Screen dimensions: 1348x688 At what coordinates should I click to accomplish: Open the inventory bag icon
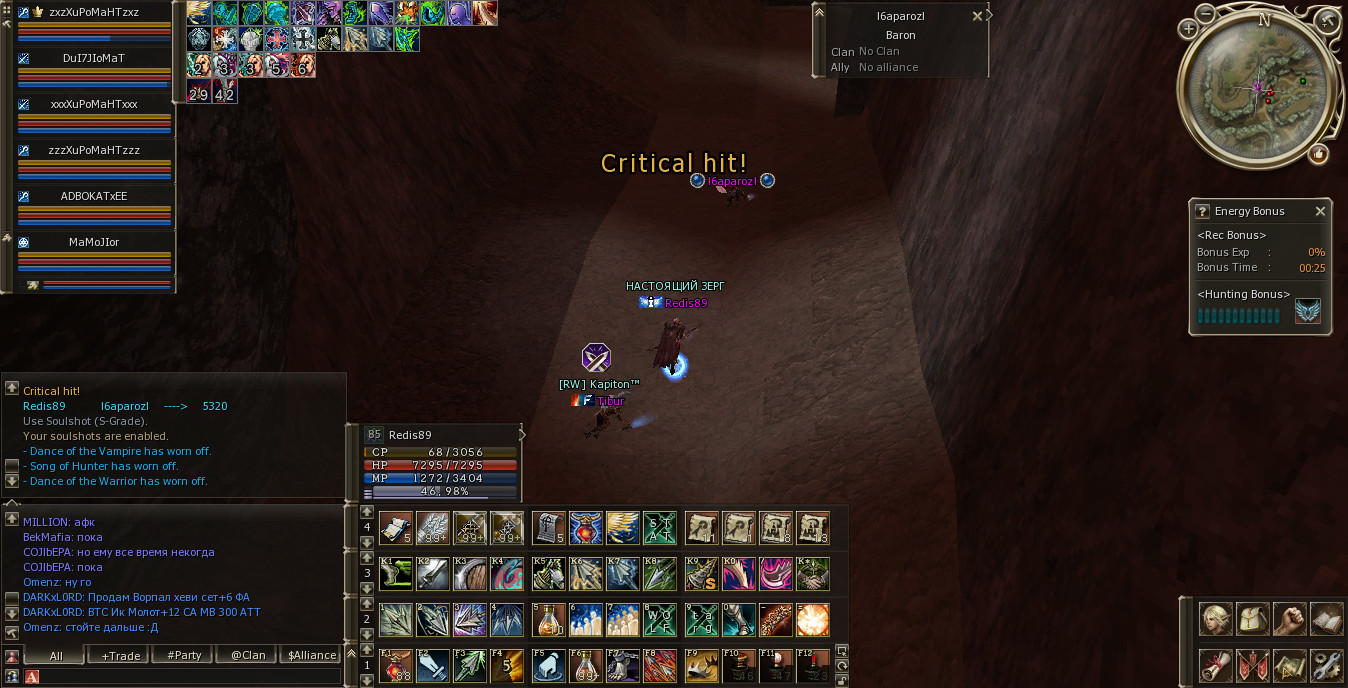point(1252,620)
